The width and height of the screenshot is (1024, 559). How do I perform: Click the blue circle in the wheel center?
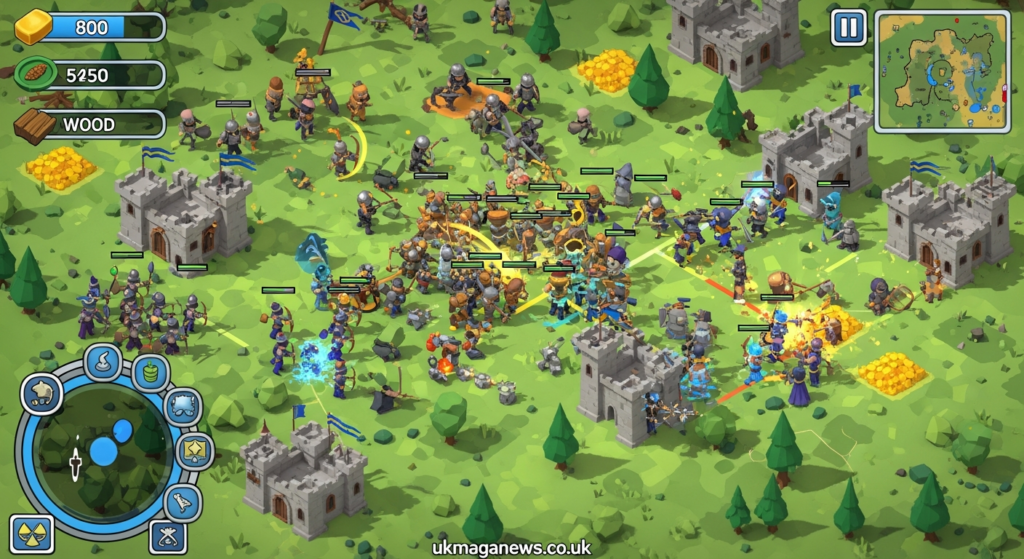coord(105,450)
